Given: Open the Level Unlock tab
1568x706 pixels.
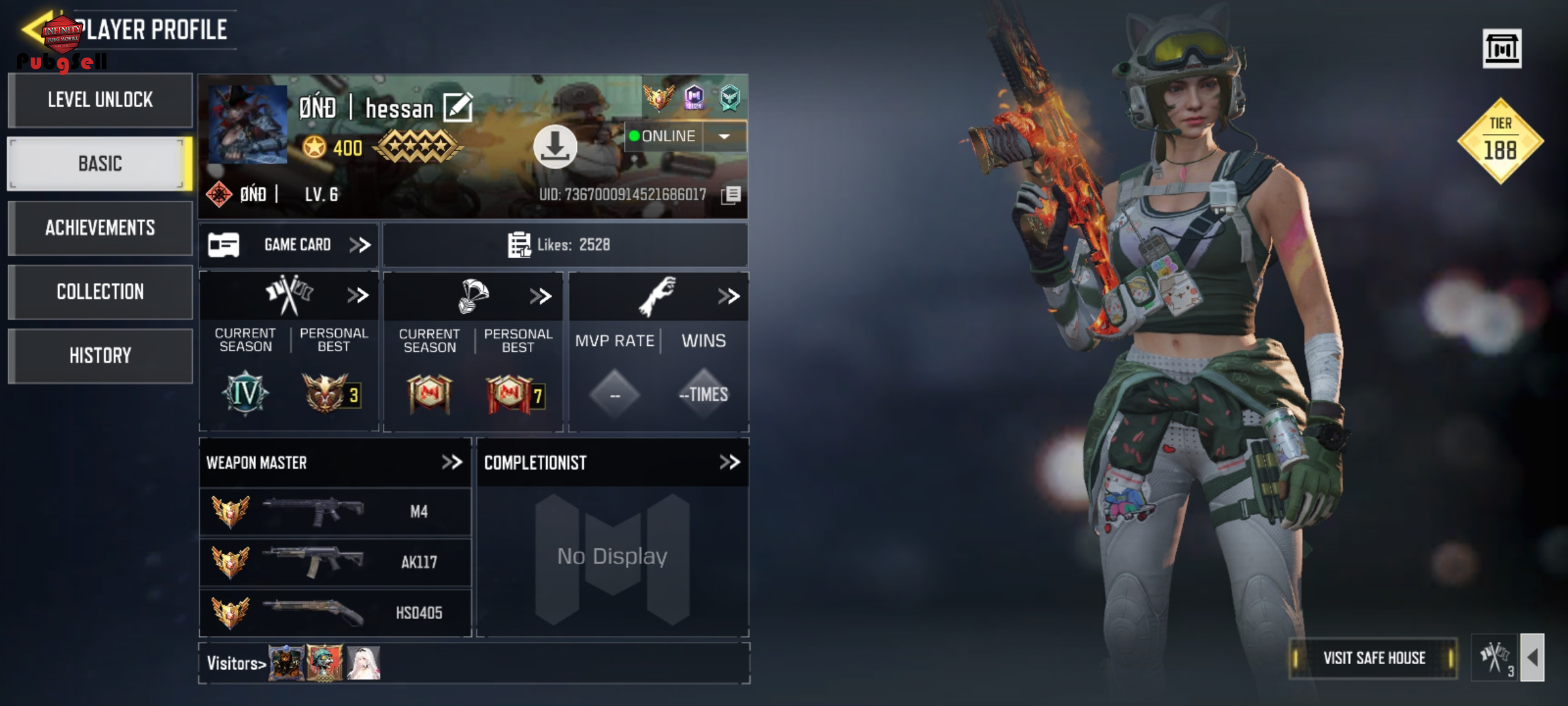Looking at the screenshot, I should click(101, 100).
